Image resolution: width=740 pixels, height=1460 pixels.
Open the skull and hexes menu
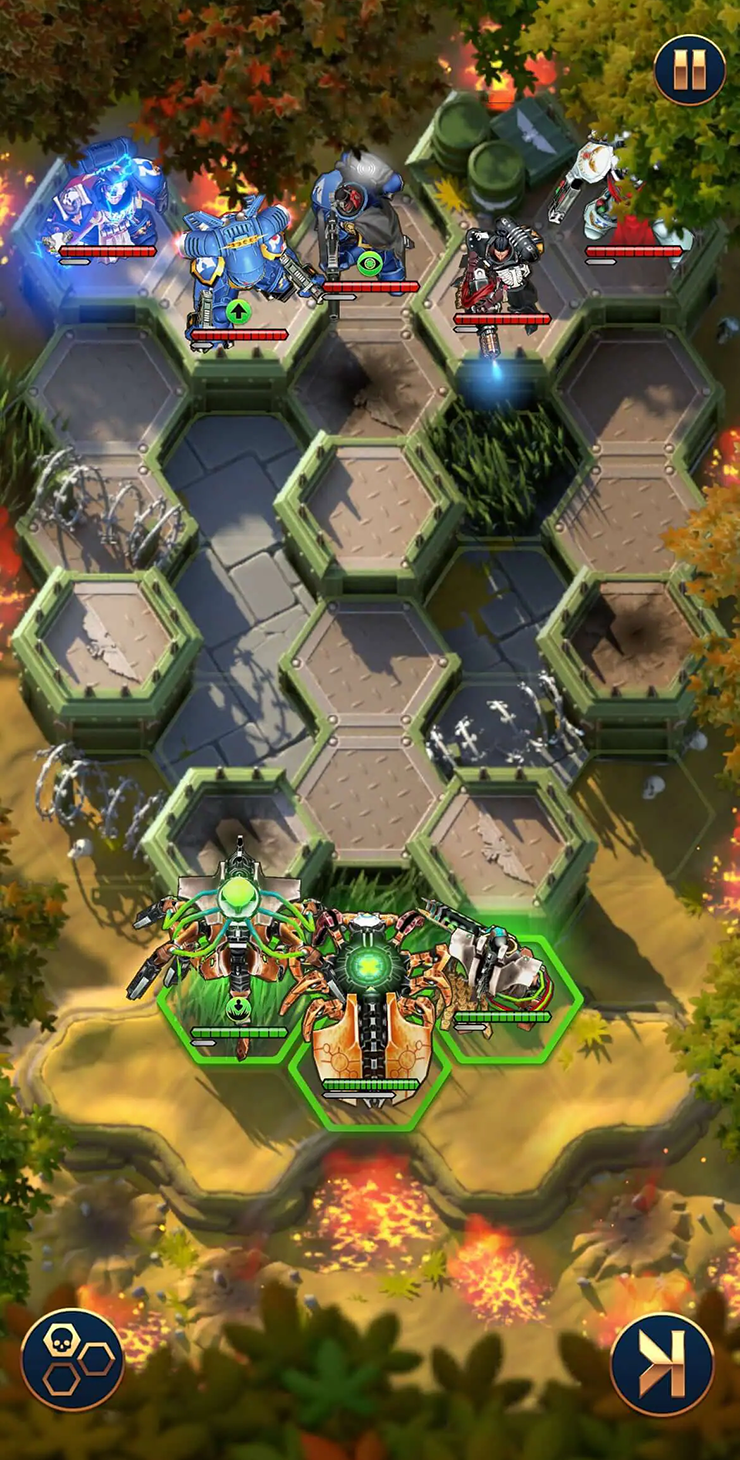(x=72, y=1359)
